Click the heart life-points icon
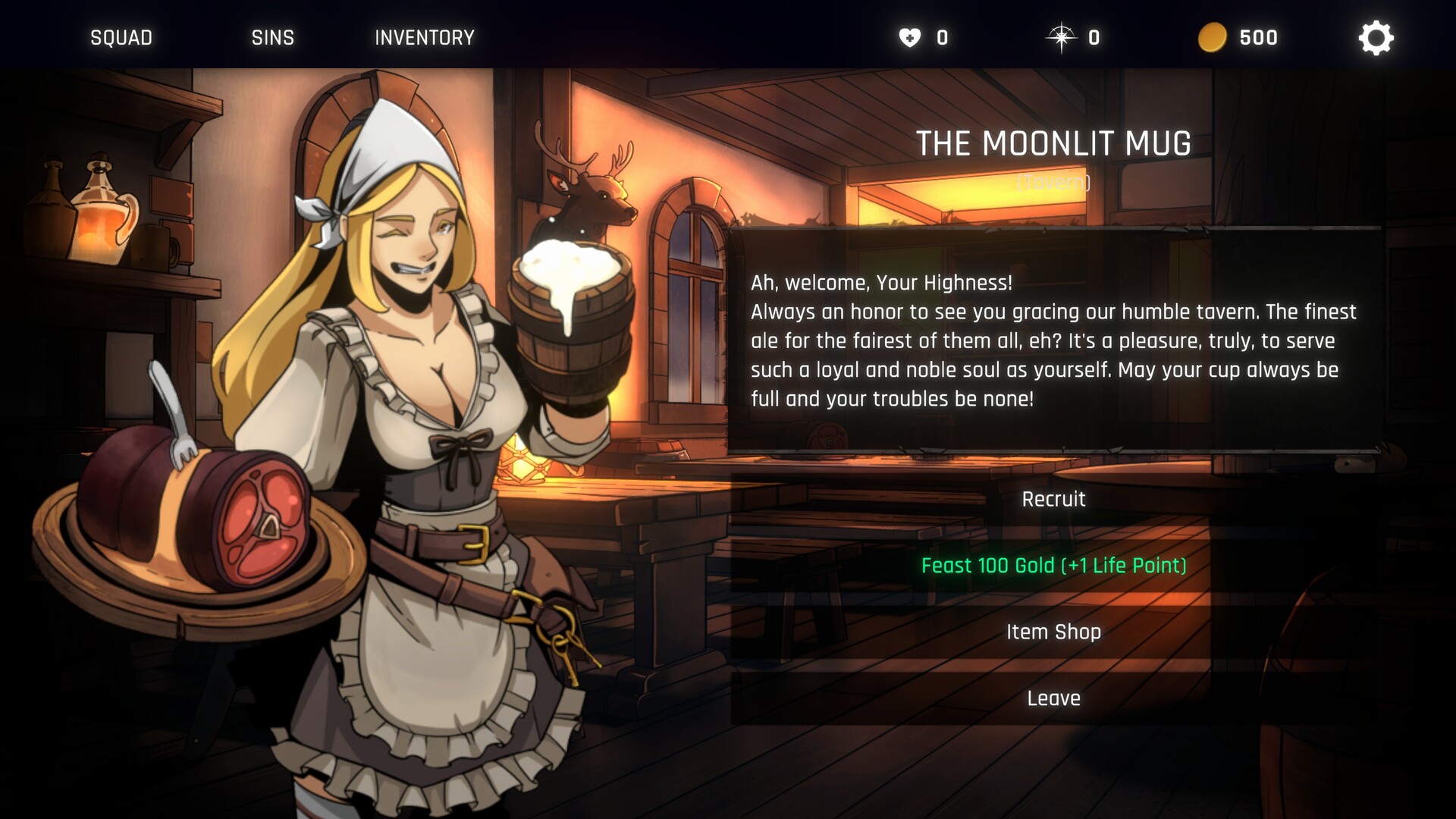 (909, 36)
